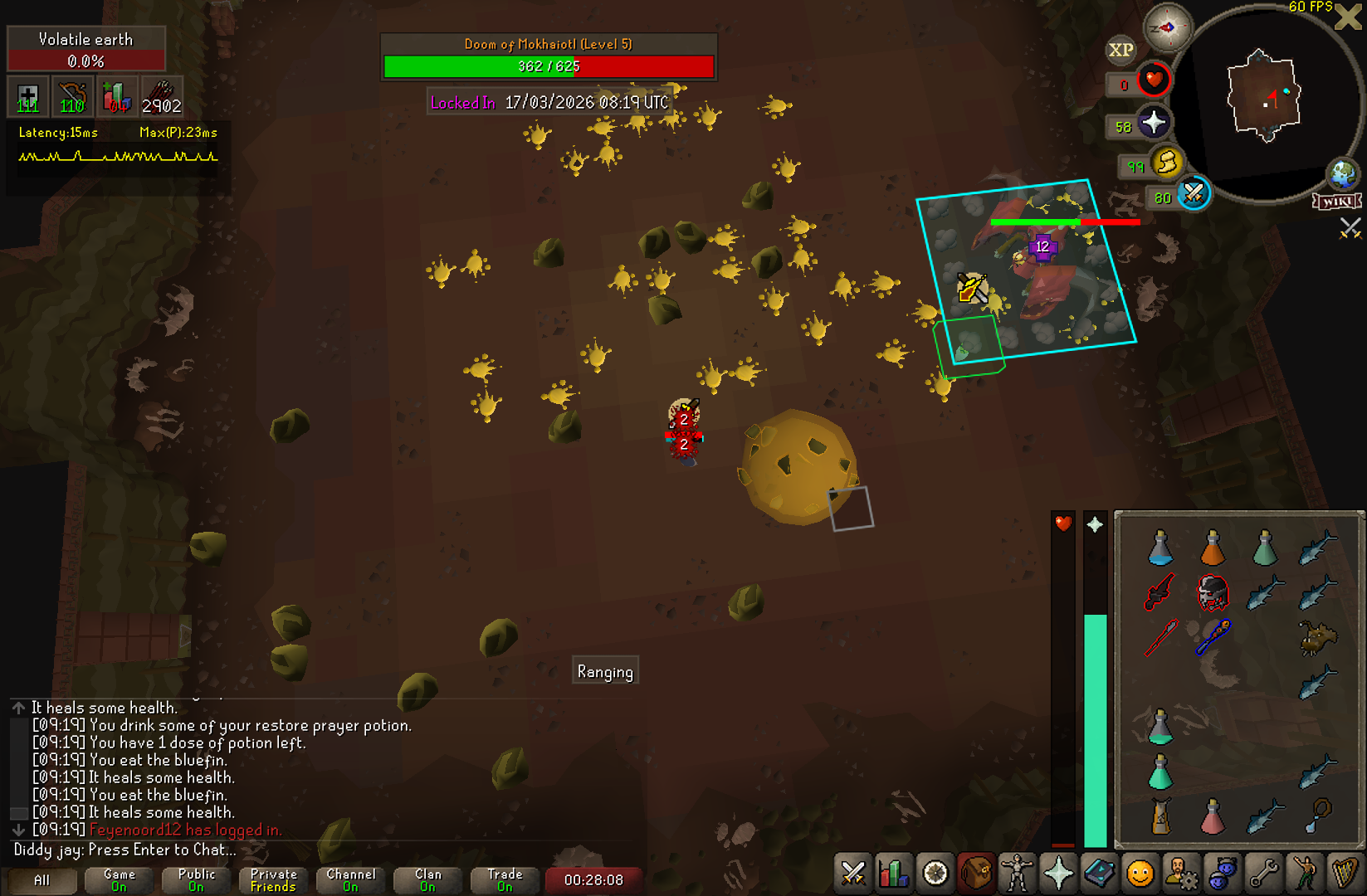Toggle quick prayers using the prayer orb

click(x=1153, y=124)
